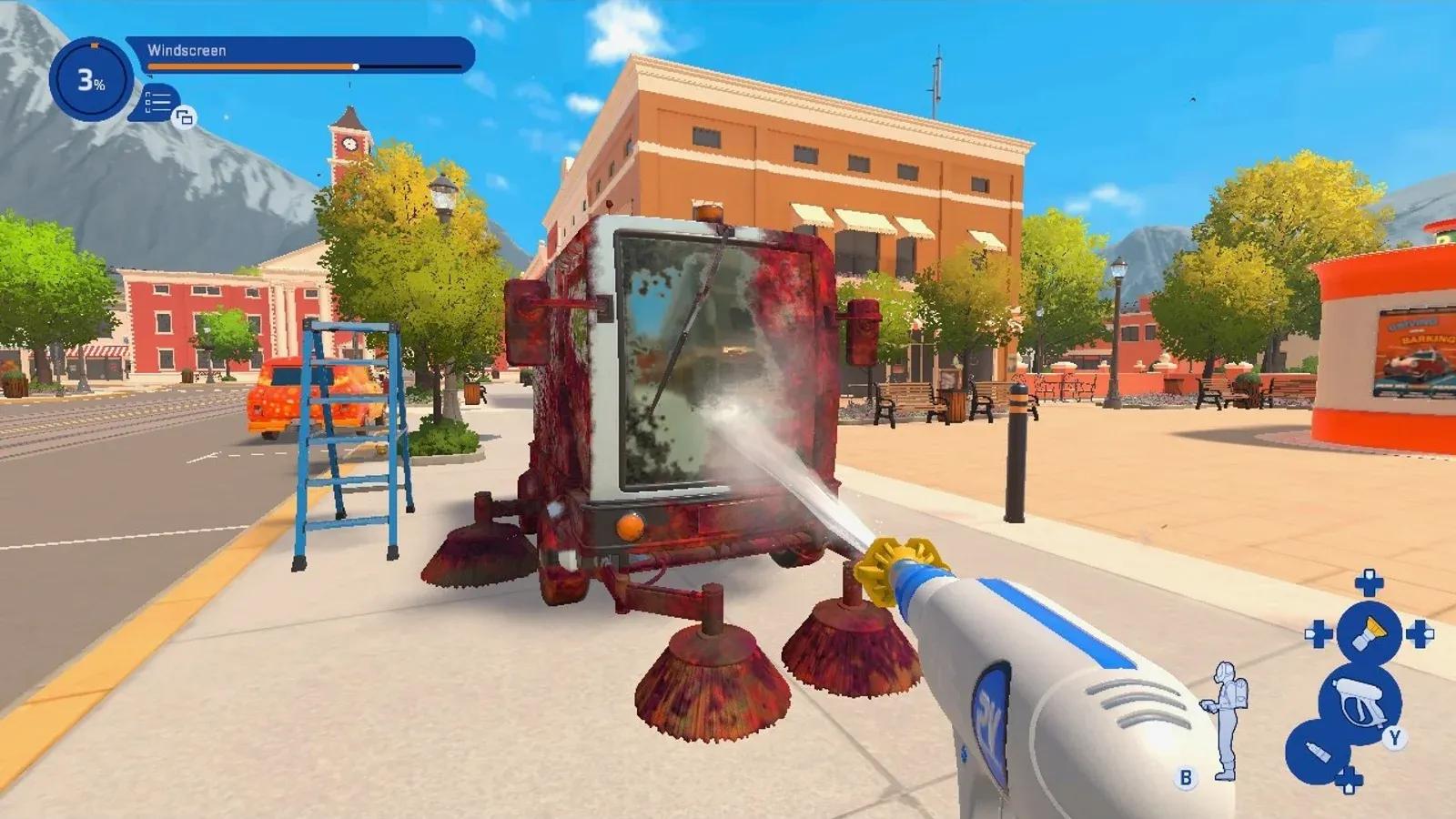
Task: Click the Windscreen task label
Action: pyautogui.click(x=186, y=50)
